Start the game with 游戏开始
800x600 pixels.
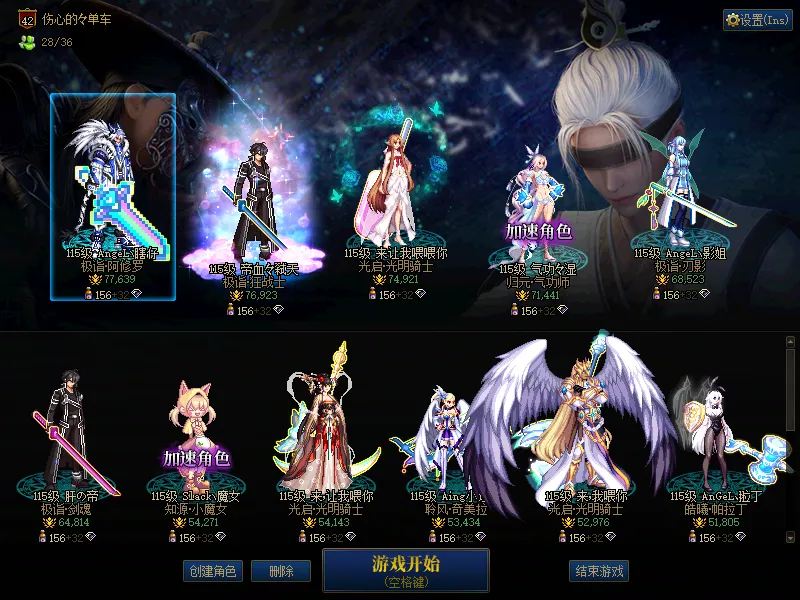point(405,570)
